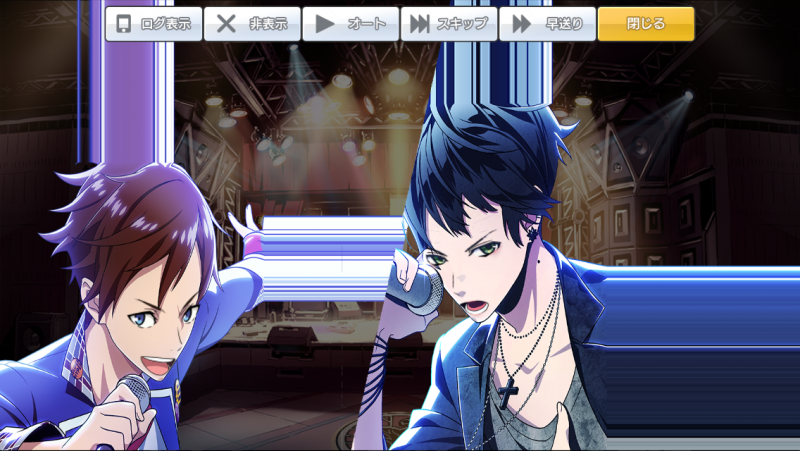Open the log display (ログ表示)
The image size is (800, 451).
click(154, 24)
